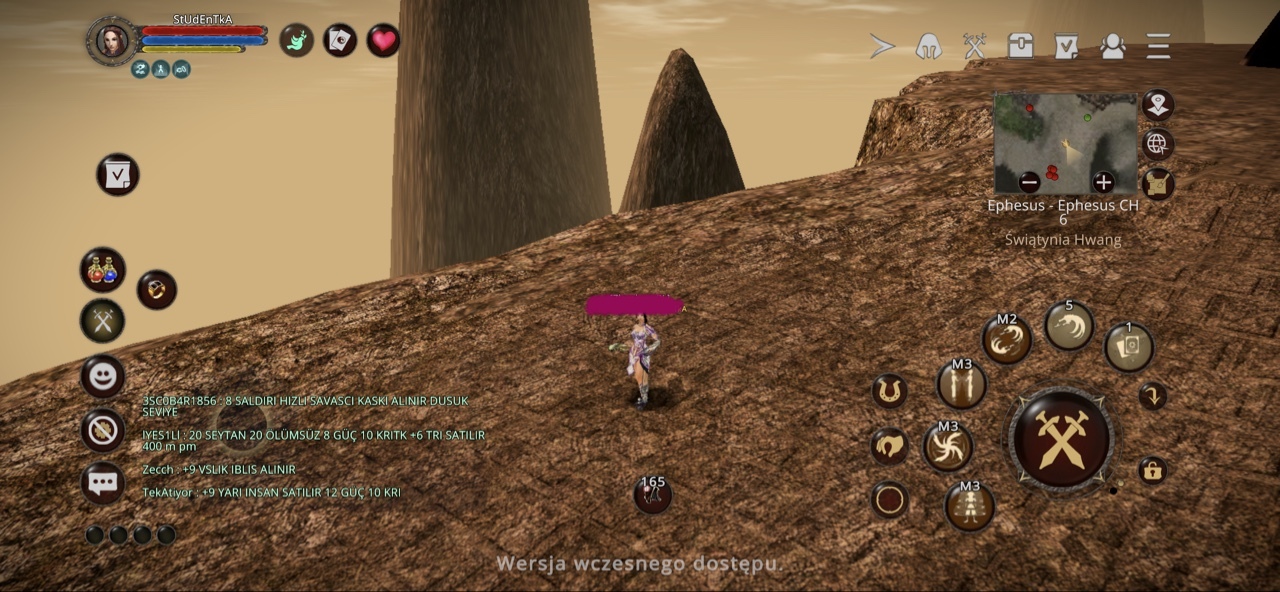Tap the grabbing hand pickup button

pos(888,446)
